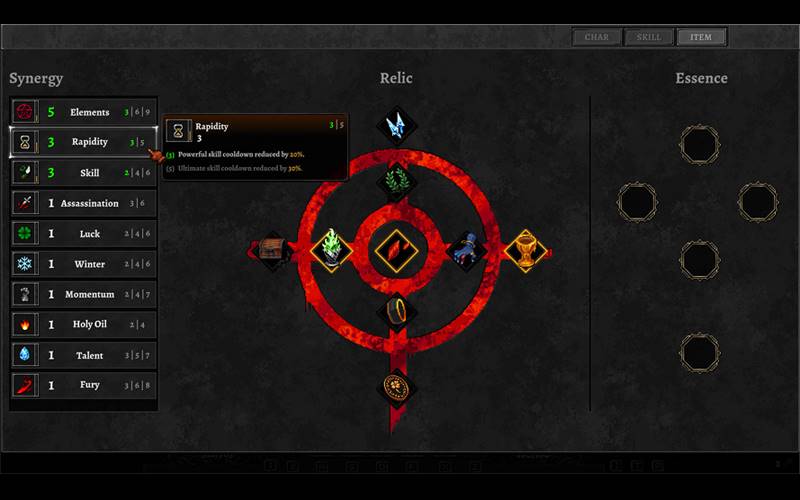
Task: Click the Skill synergy entry
Action: [84, 173]
